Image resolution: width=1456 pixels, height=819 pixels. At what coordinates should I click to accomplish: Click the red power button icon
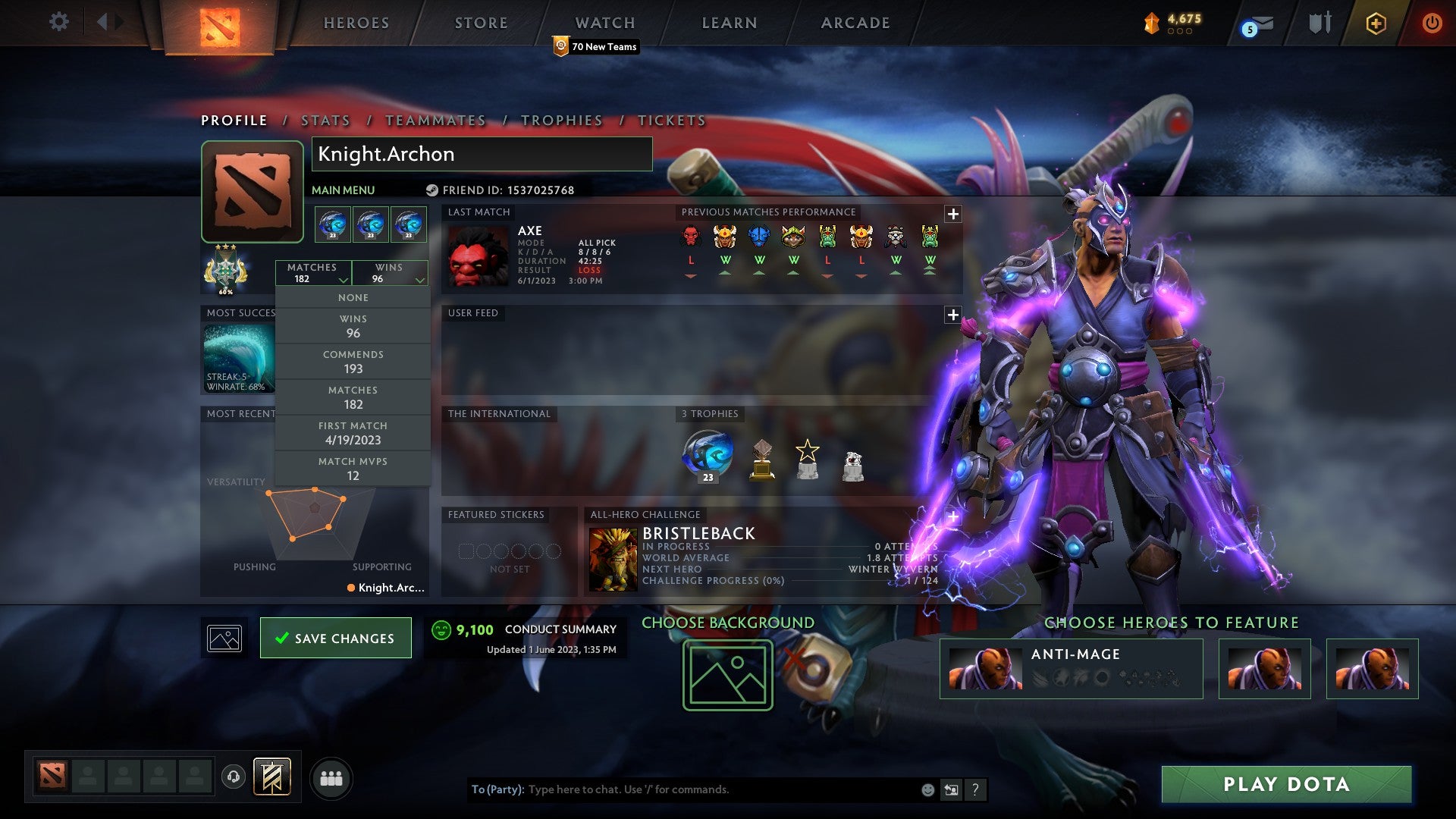click(x=1432, y=23)
